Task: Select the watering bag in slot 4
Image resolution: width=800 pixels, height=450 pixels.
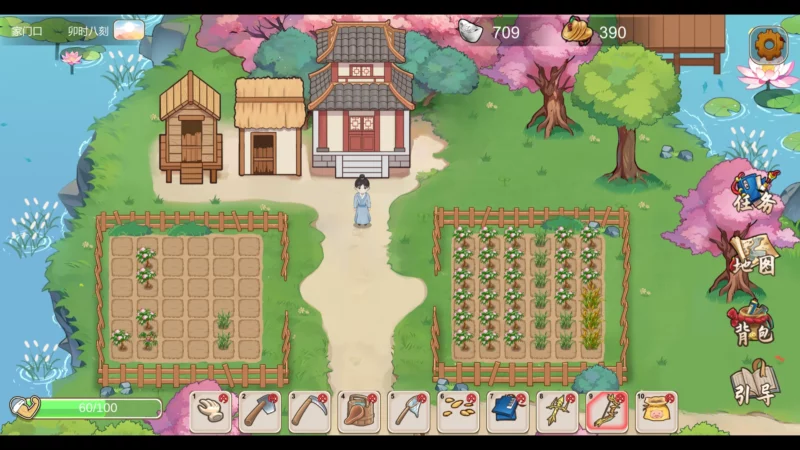Action: [x=359, y=411]
